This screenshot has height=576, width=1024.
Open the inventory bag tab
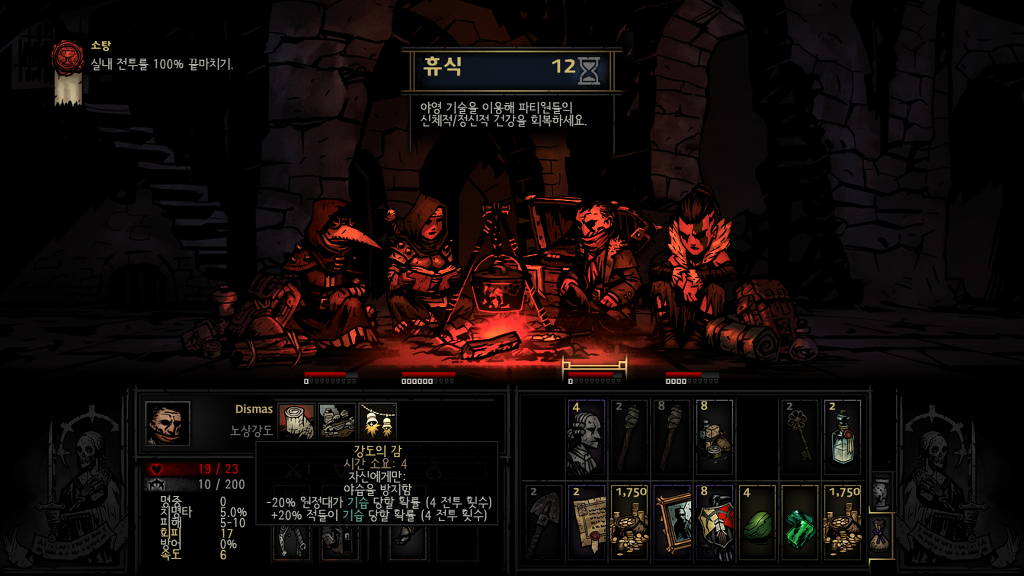(x=880, y=528)
